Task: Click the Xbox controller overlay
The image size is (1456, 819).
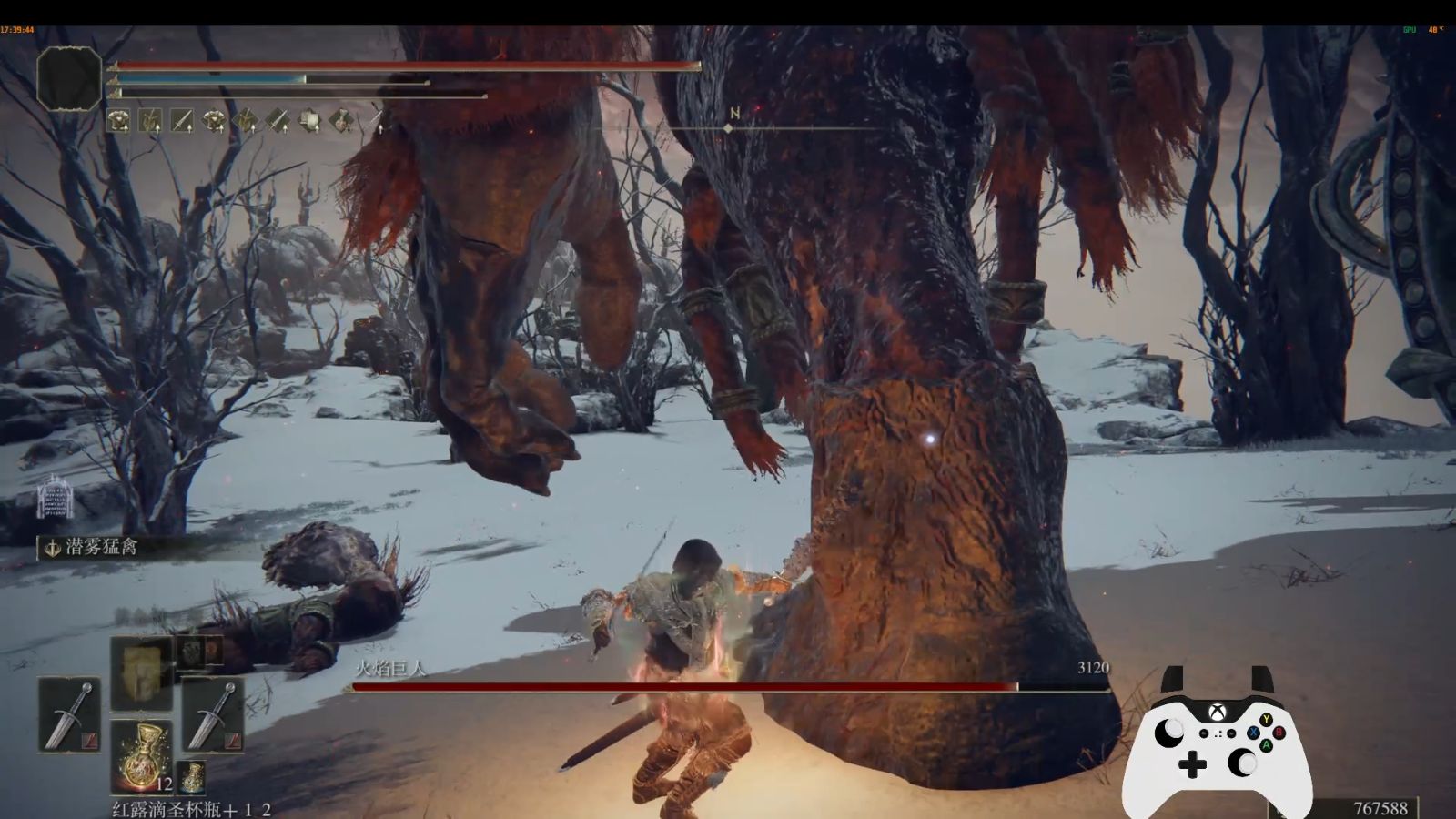Action: [1217, 746]
